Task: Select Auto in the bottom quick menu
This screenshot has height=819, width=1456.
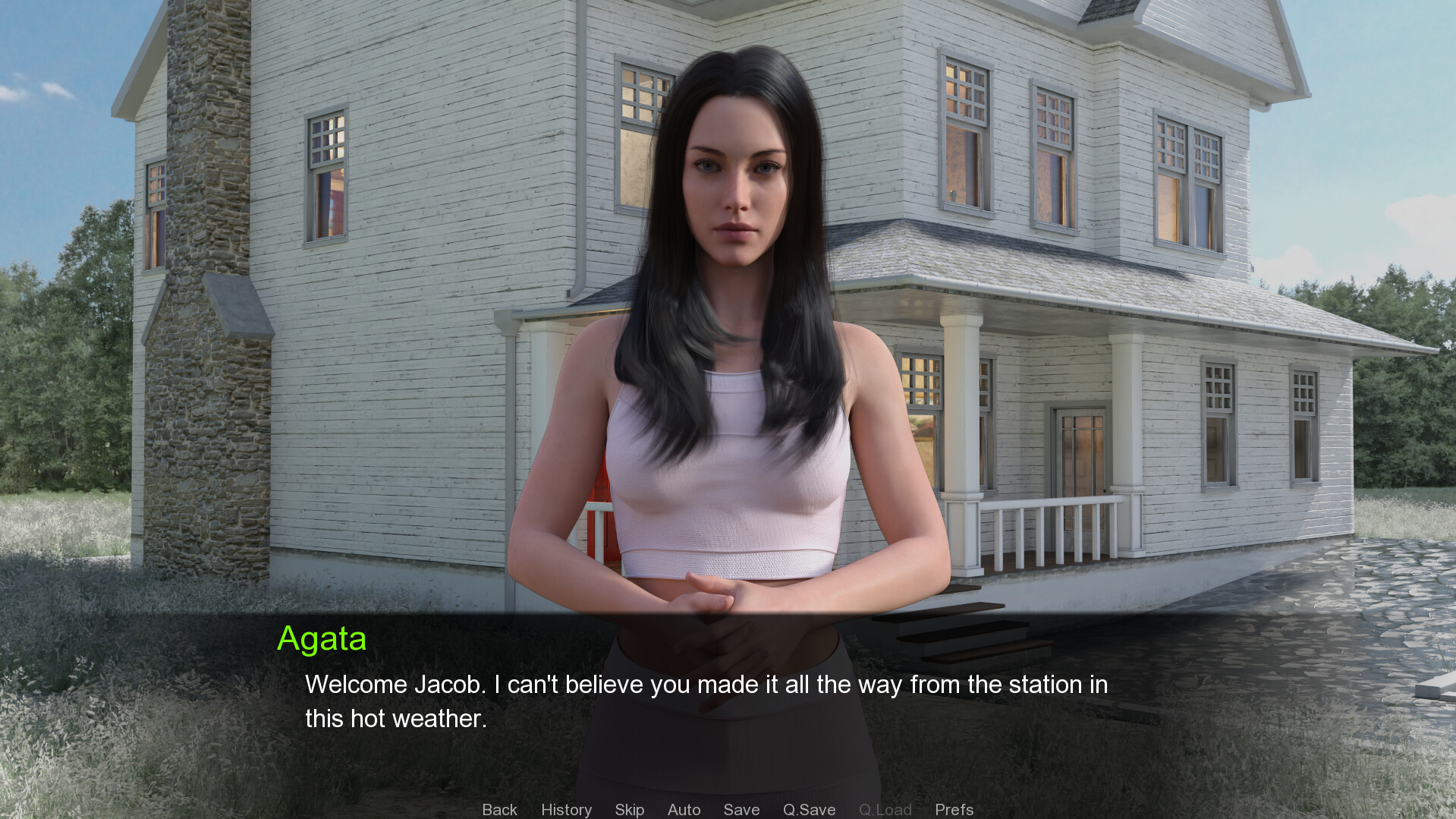Action: (684, 809)
